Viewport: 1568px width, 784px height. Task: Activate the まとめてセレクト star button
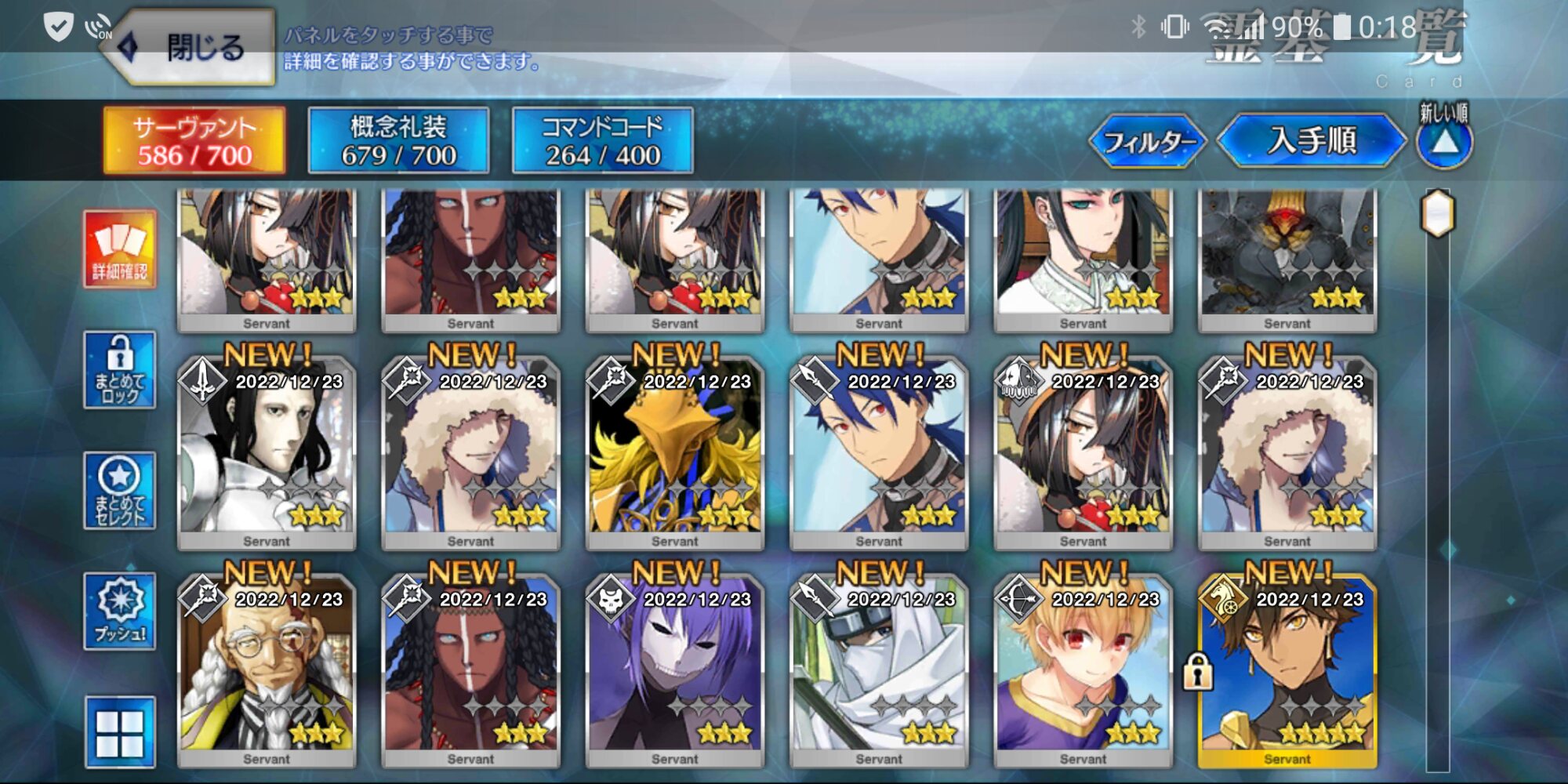[x=120, y=491]
